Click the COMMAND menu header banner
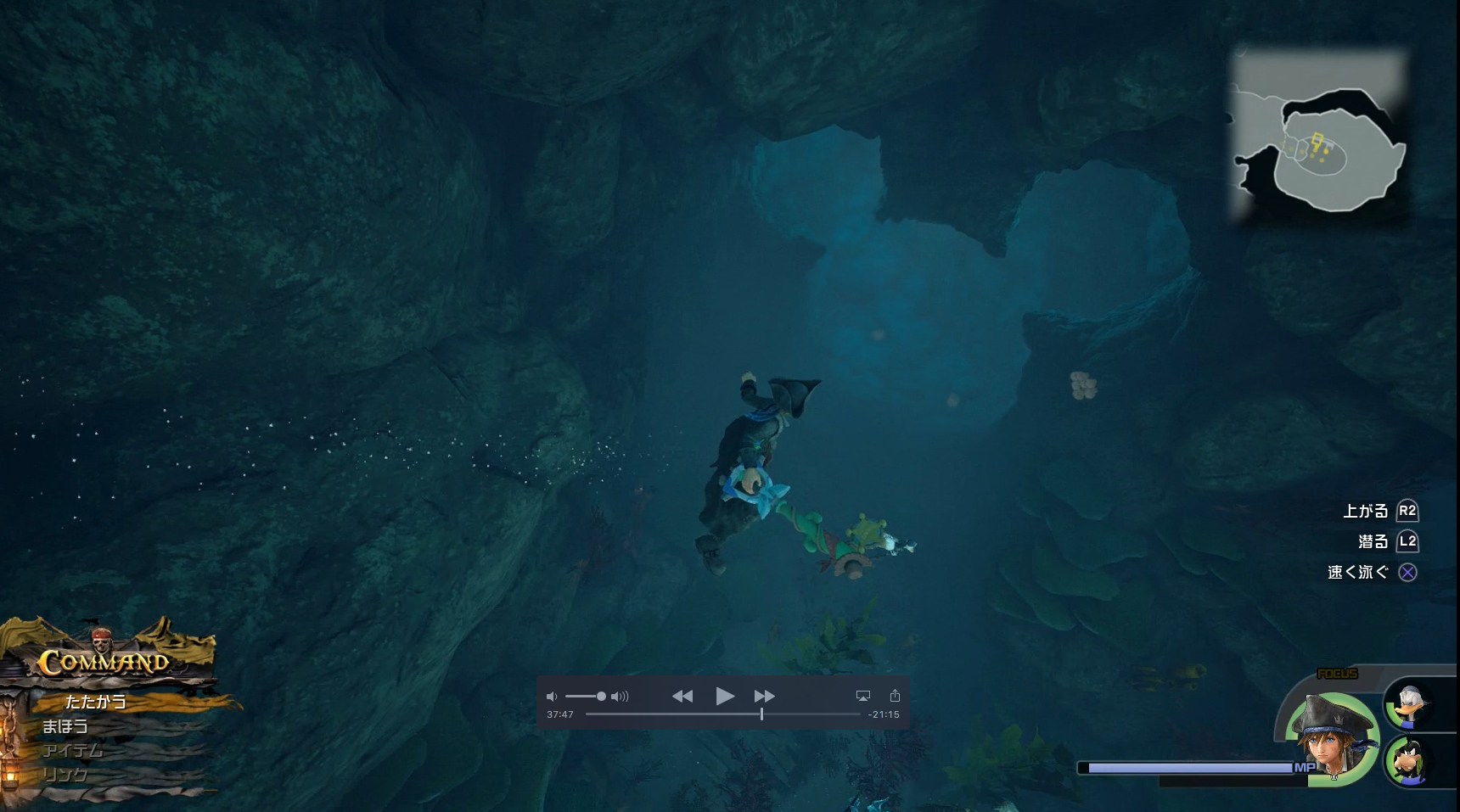This screenshot has height=812, width=1460. pos(102,664)
